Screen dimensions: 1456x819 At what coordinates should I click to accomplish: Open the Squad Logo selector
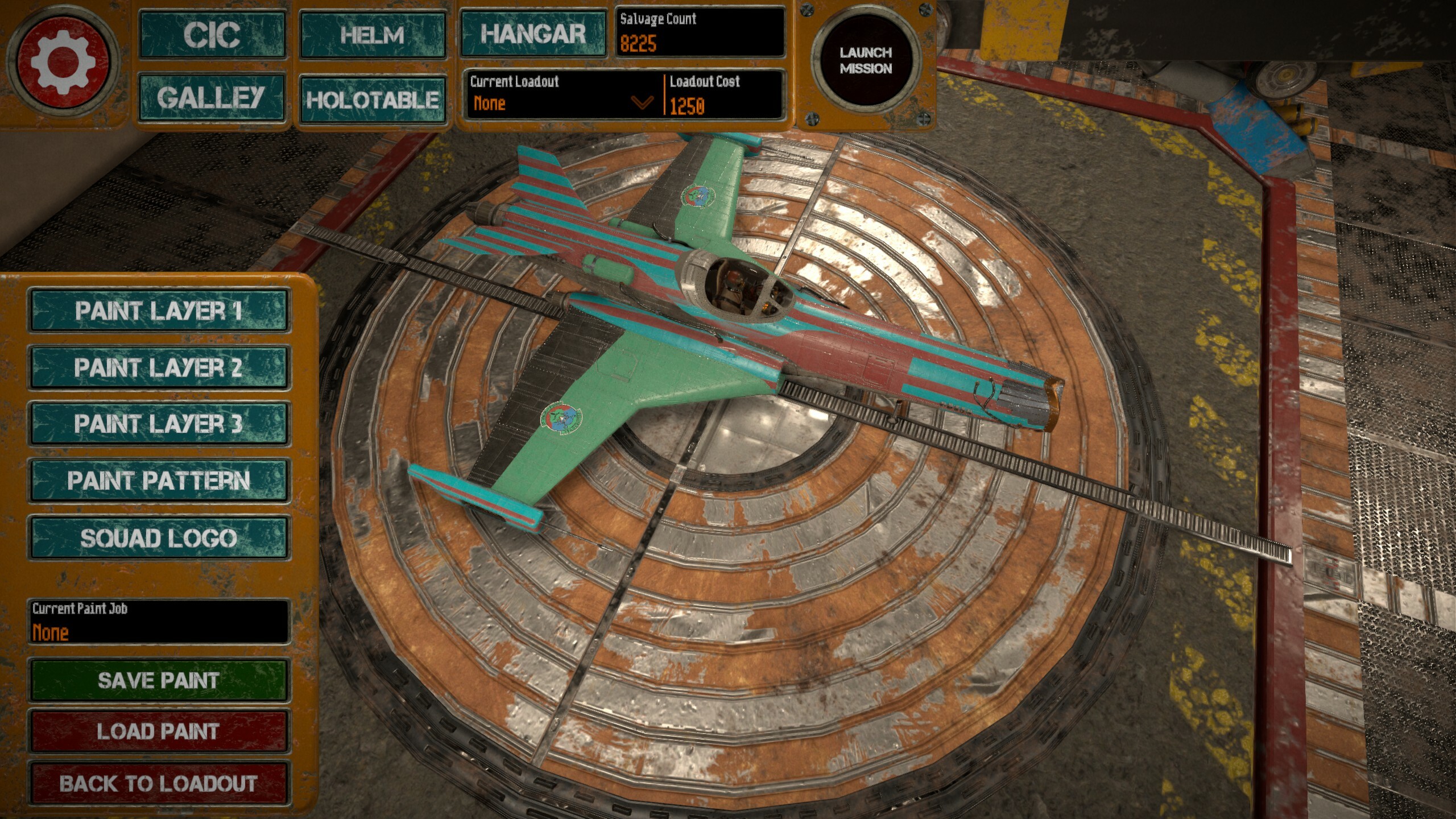click(x=159, y=537)
